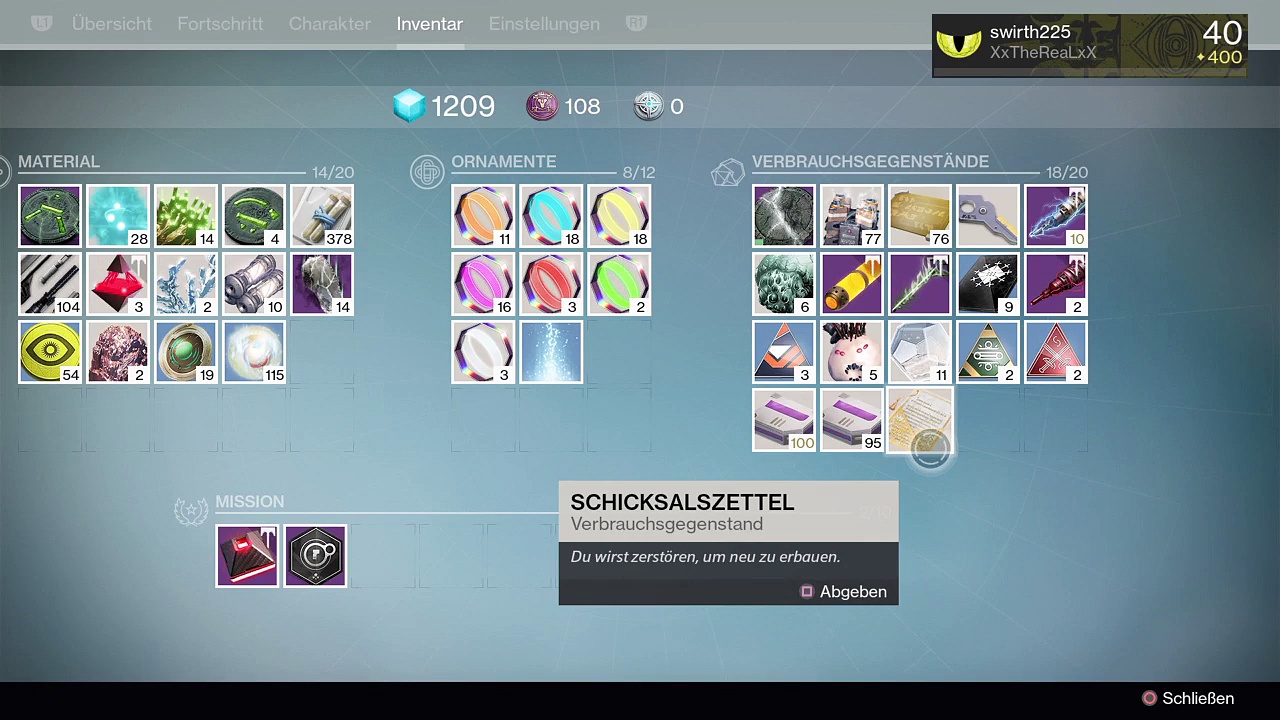The image size is (1280, 720).
Task: Select the red triangle emblem consumable
Action: [x=1056, y=352]
